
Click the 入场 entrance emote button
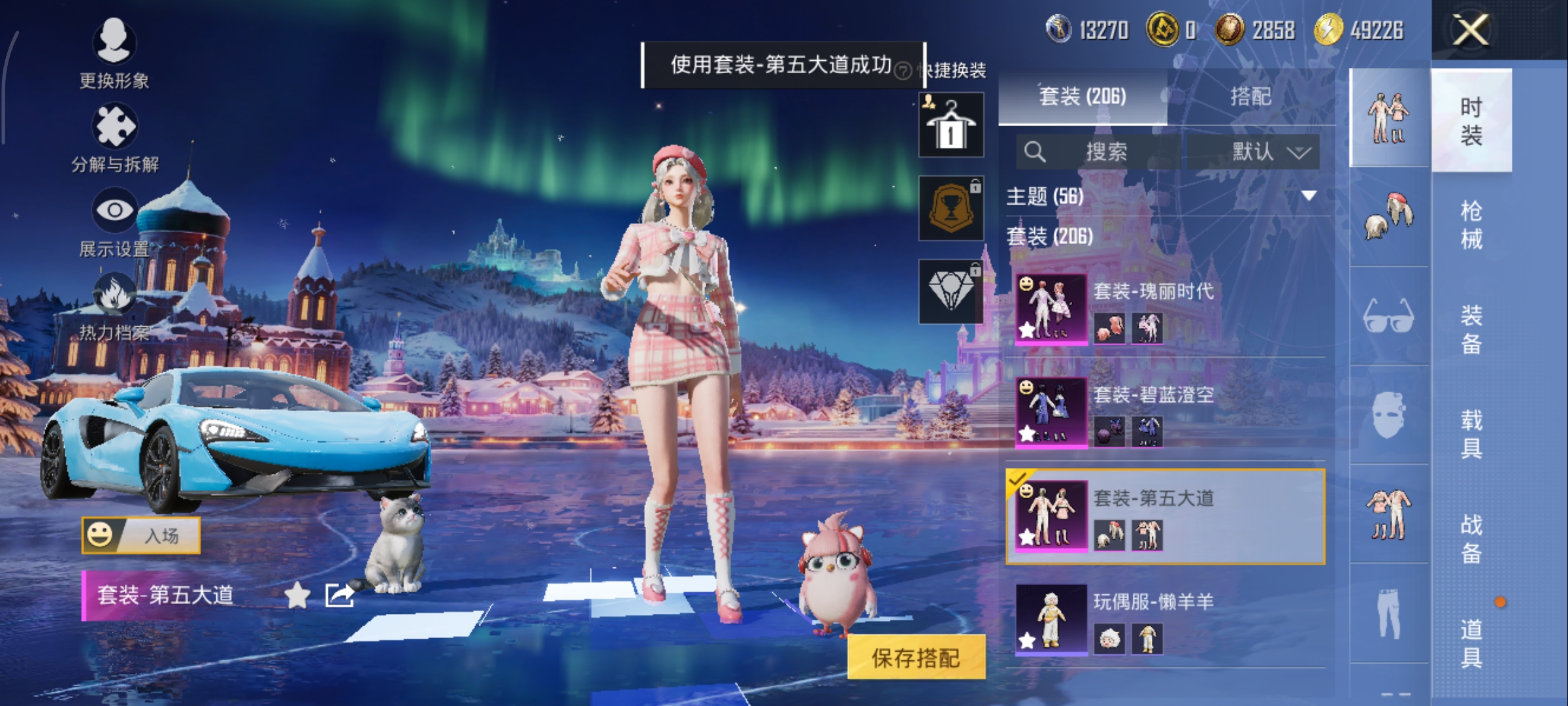point(141,535)
